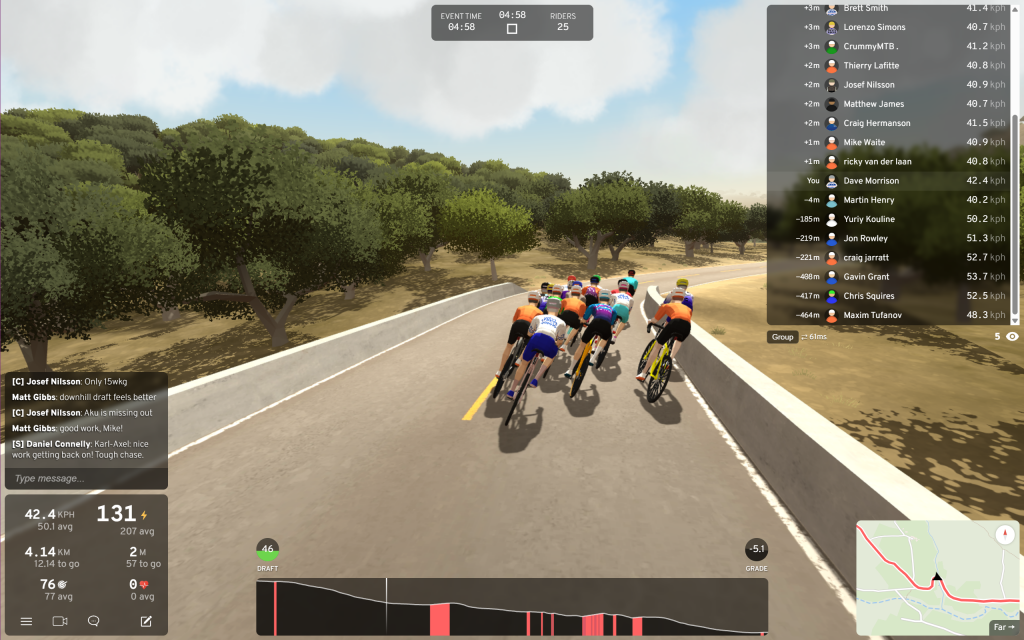This screenshot has width=1024, height=640.
Task: Click the elevation profile strip
Action: coord(512,607)
